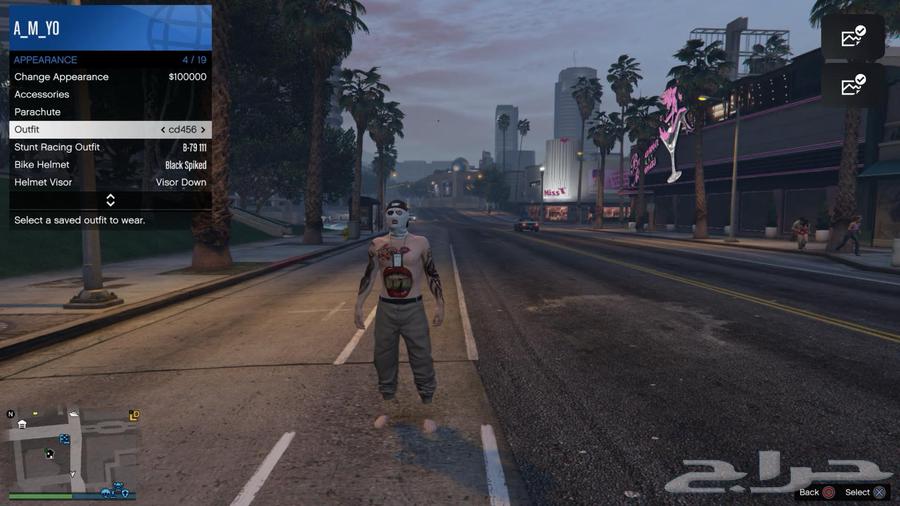Click the right arrow beside outfit cd456
900x506 pixels.
[203, 130]
